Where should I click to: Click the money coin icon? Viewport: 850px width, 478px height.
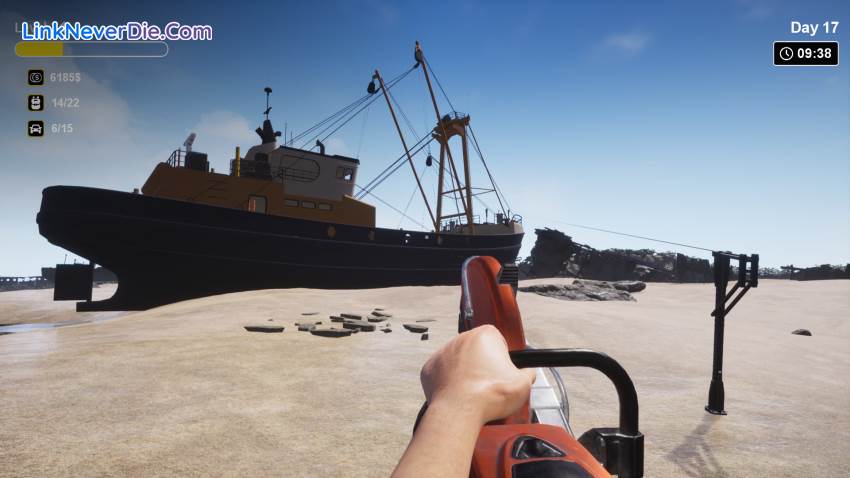pyautogui.click(x=36, y=77)
